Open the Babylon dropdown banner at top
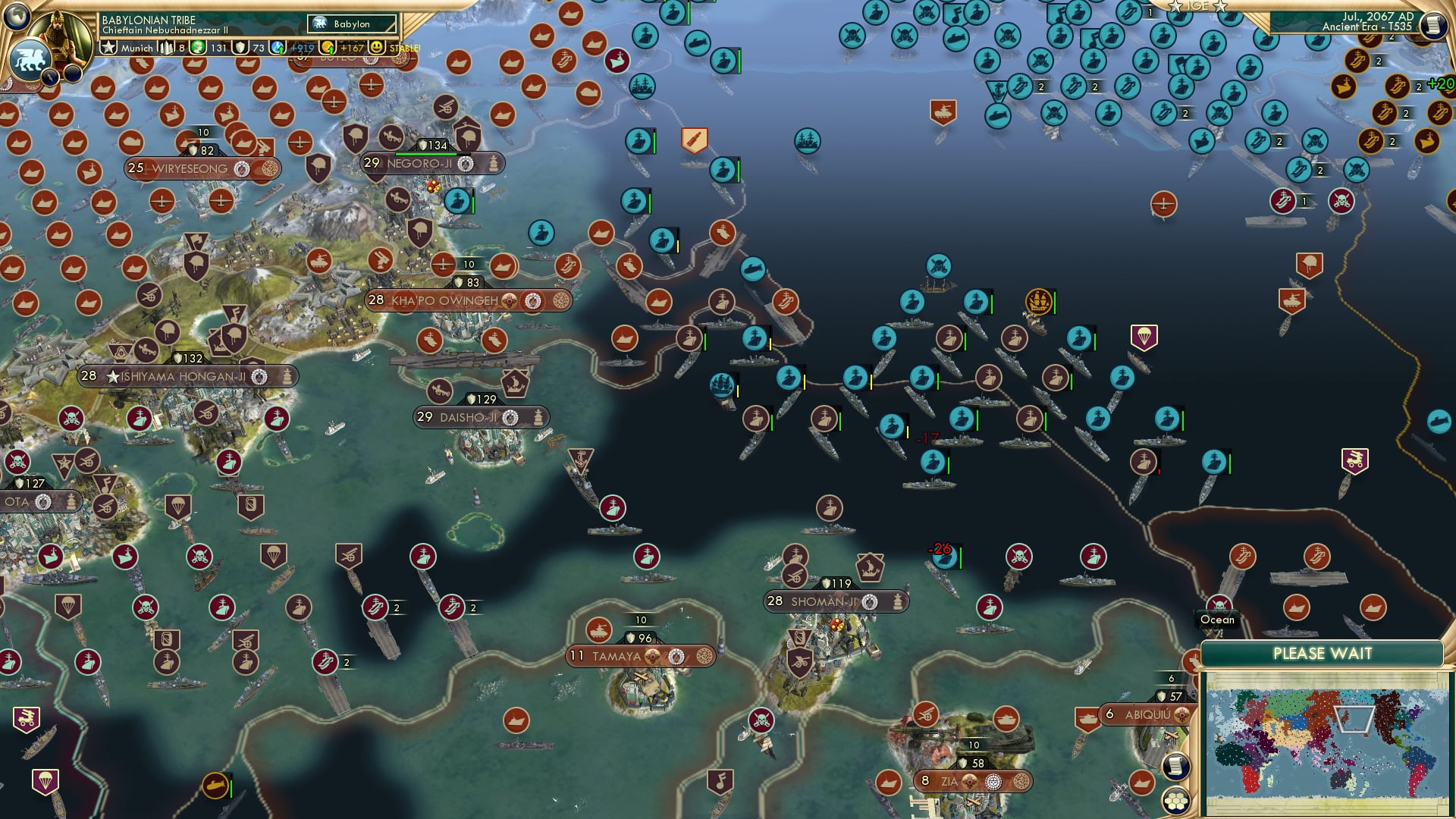 (x=351, y=24)
